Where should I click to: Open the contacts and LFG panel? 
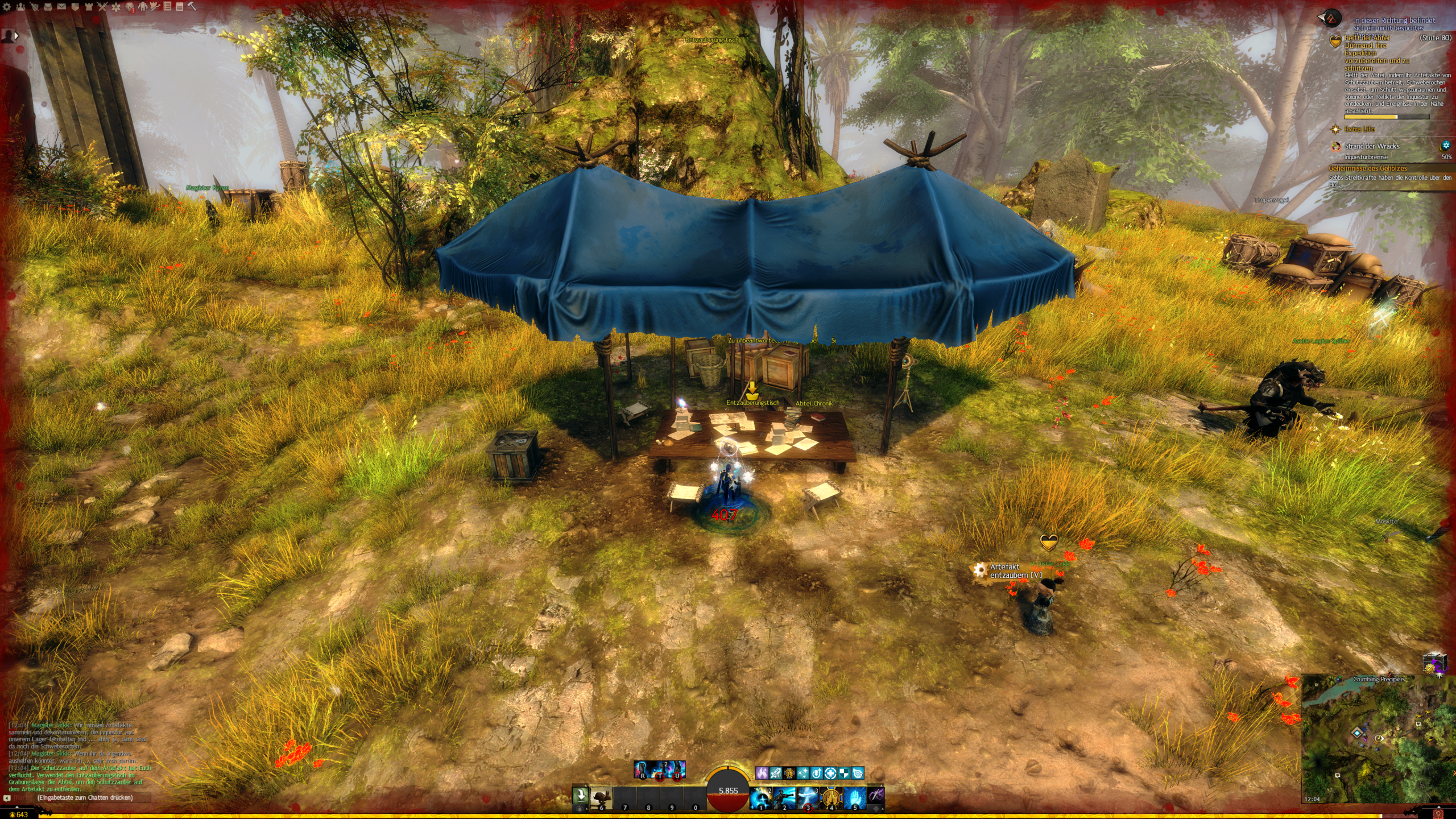pyautogui.click(x=20, y=7)
